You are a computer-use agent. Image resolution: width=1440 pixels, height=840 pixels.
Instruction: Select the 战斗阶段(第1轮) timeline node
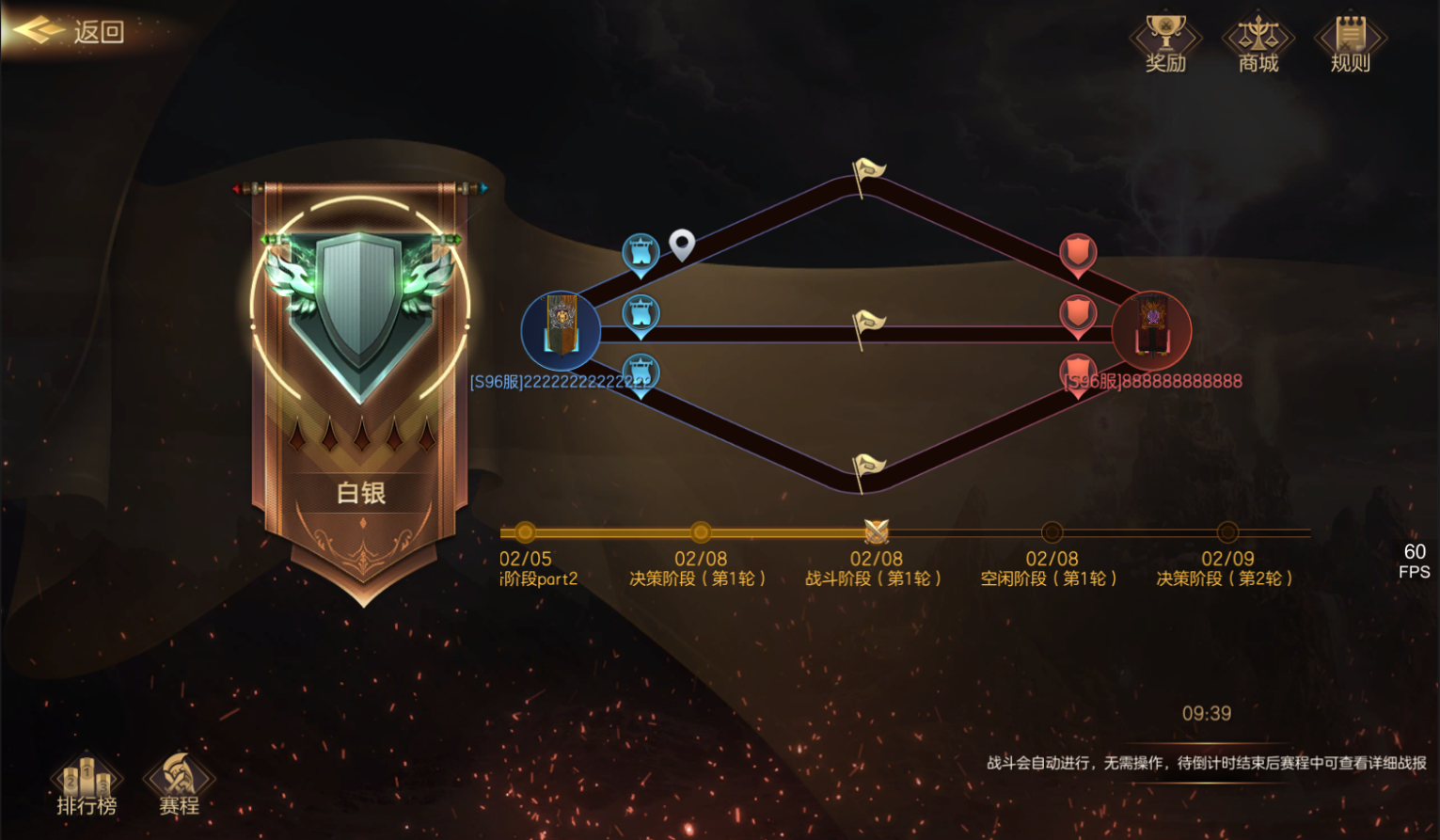pos(877,532)
